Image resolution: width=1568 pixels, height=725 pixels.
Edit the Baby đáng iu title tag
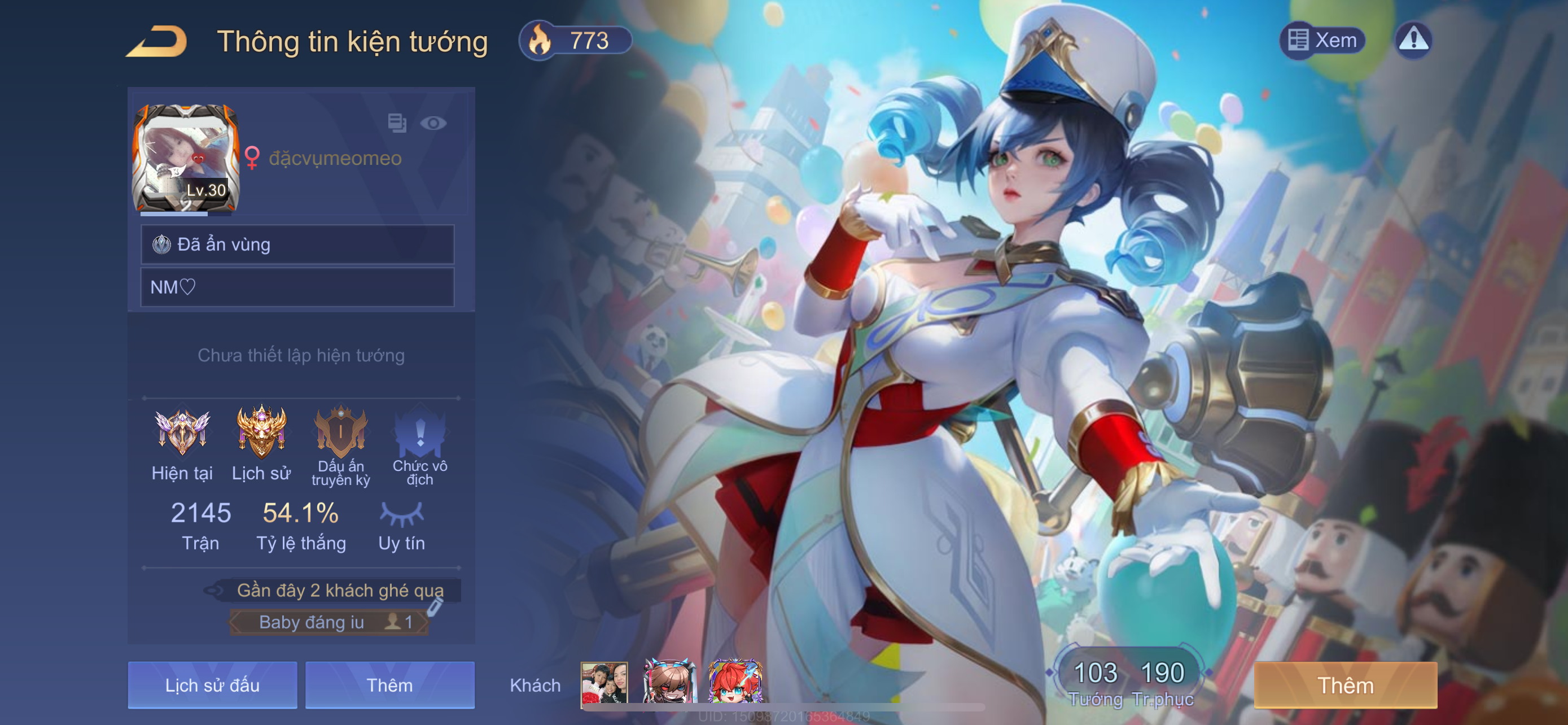coord(434,608)
